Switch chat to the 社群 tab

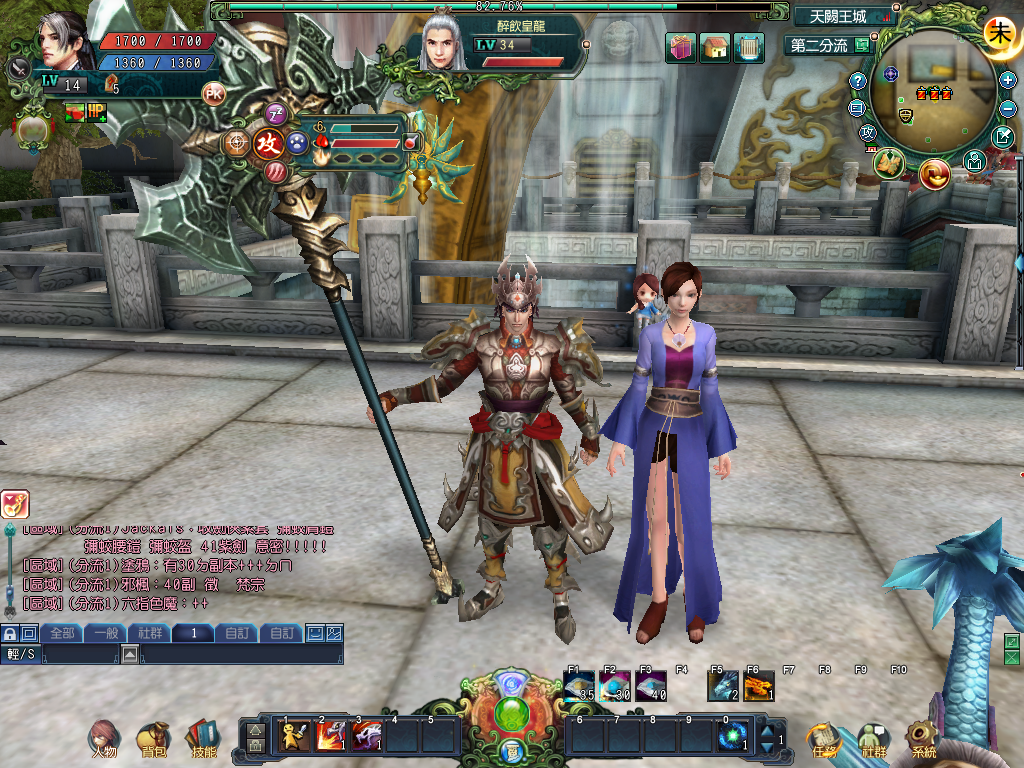click(149, 633)
